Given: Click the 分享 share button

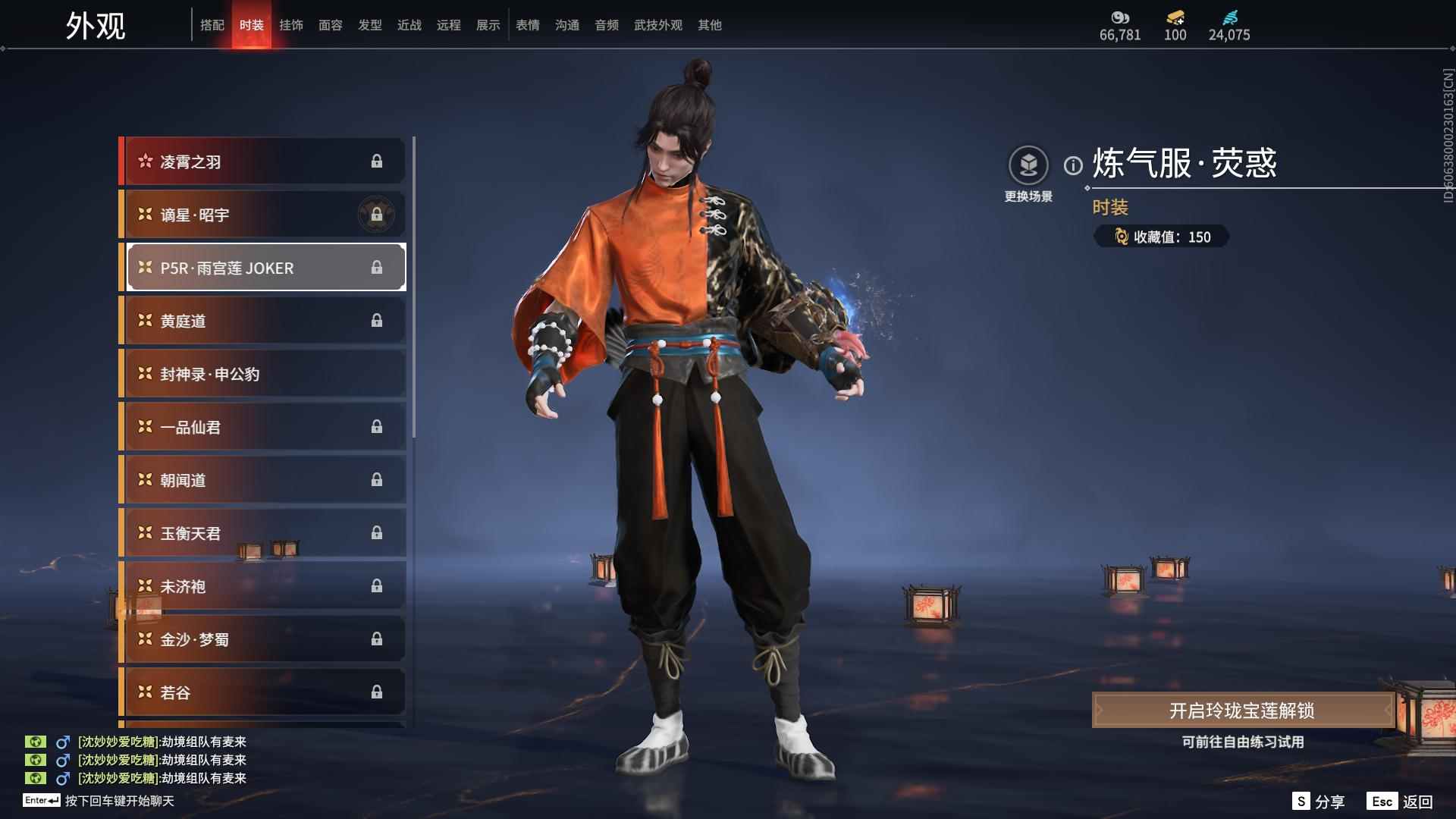Looking at the screenshot, I should click(x=1319, y=802).
